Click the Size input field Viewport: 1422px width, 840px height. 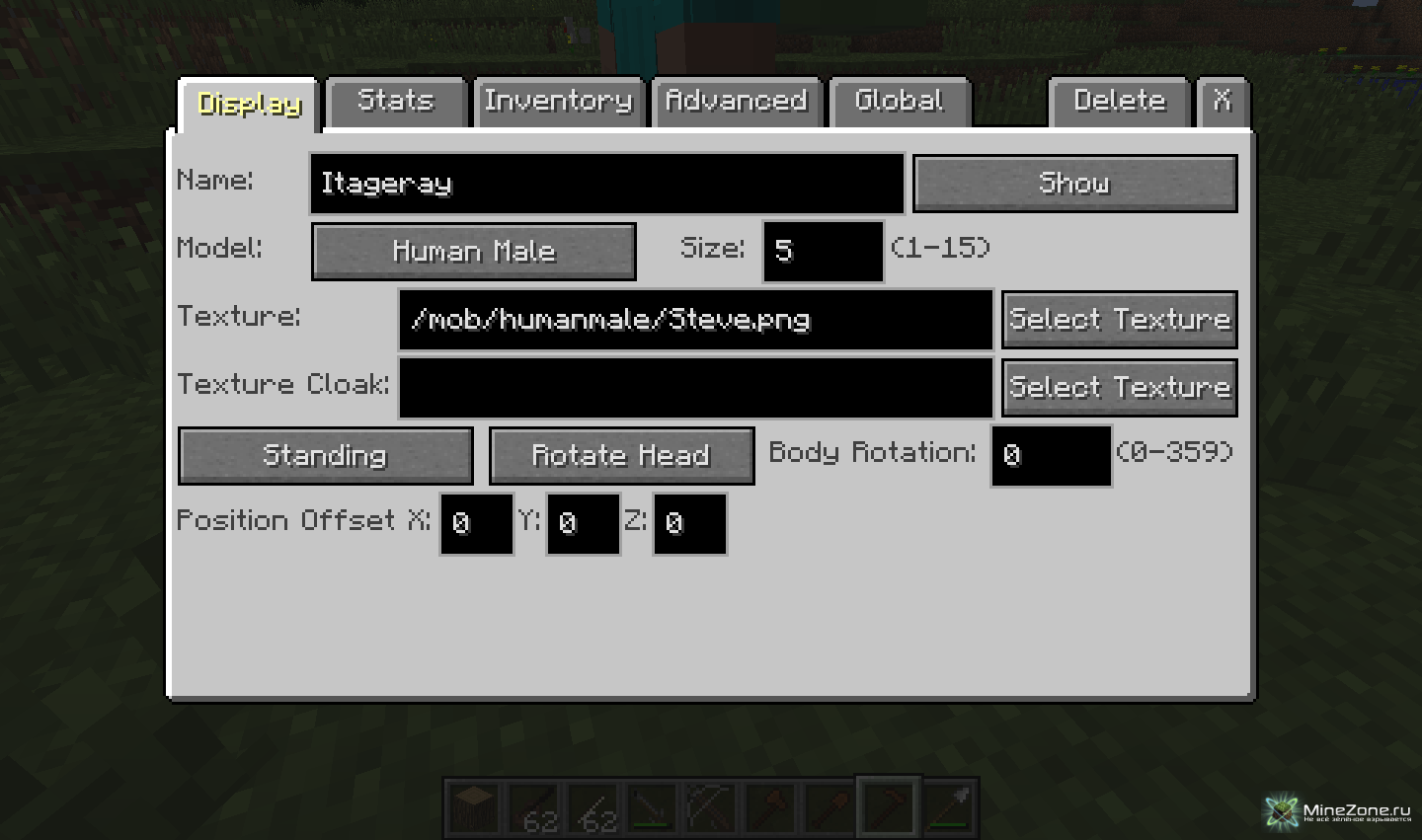[823, 251]
